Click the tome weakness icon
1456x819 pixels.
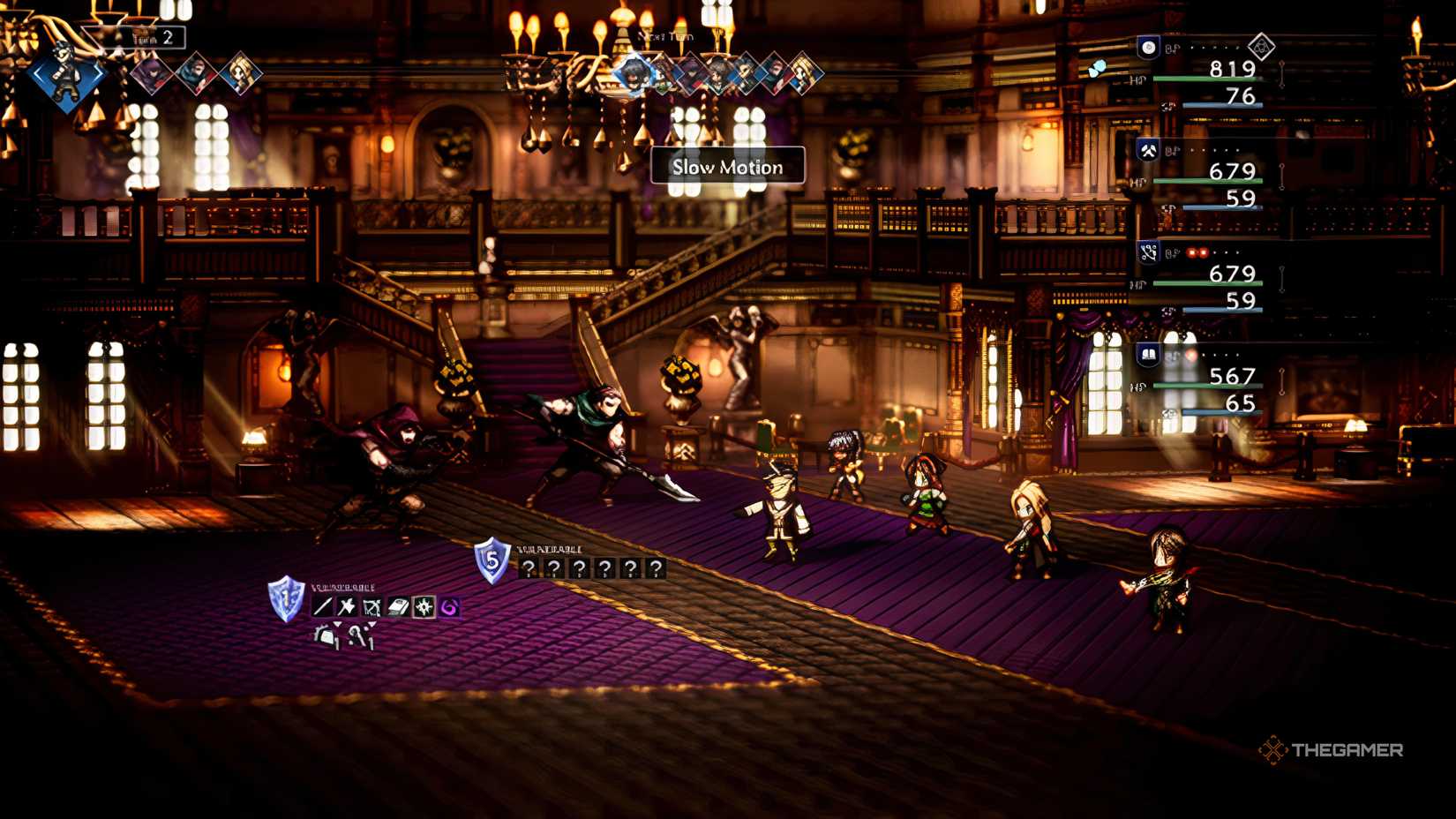tap(398, 606)
